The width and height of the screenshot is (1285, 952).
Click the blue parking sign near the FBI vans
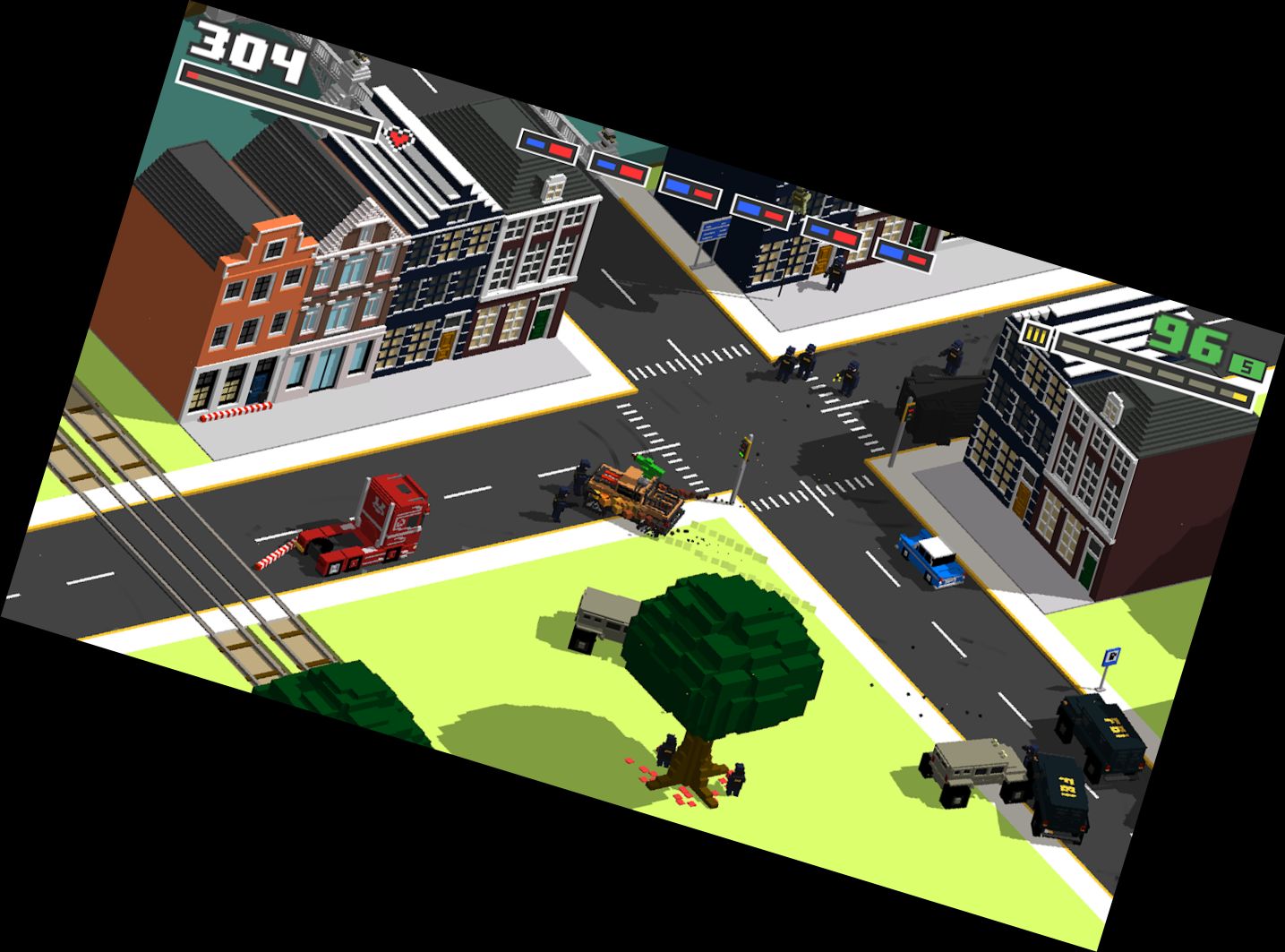[1110, 656]
